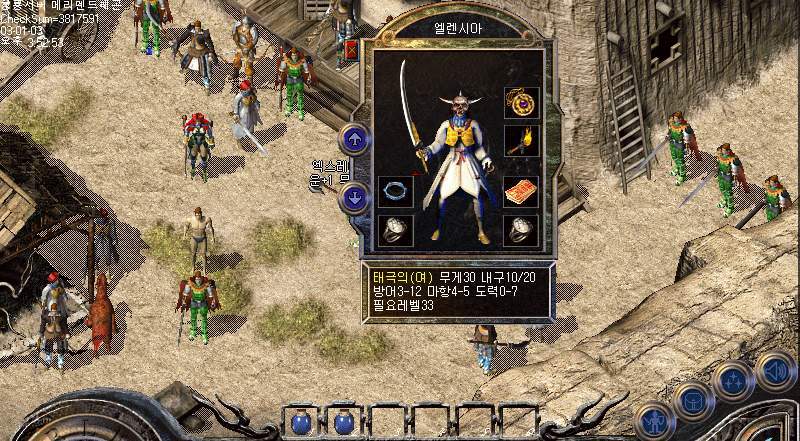Click the equipped curved sword
Viewport: 800px width, 441px height.
412,110
